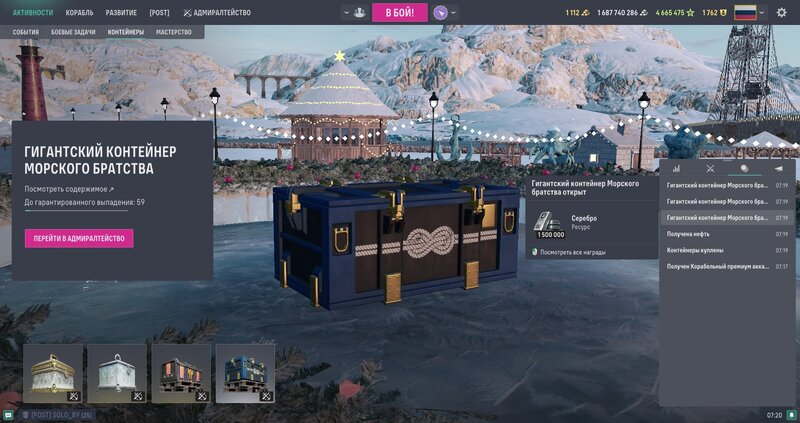Open the chat bubble icon
800x423 pixels.
[8, 414]
